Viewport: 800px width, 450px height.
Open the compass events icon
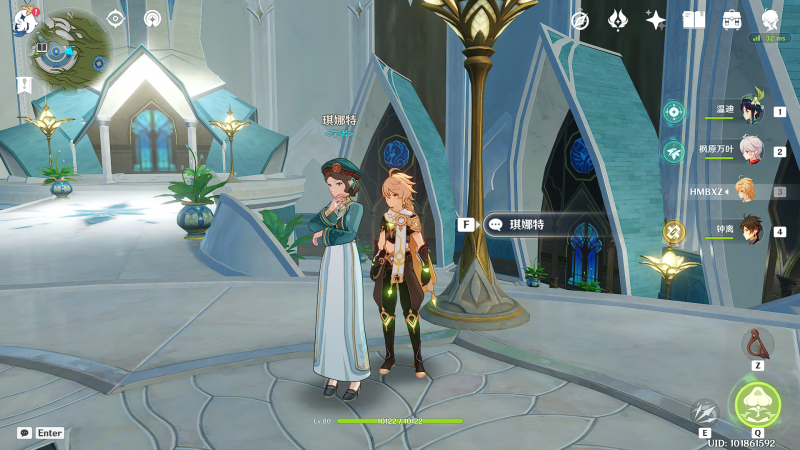click(579, 20)
